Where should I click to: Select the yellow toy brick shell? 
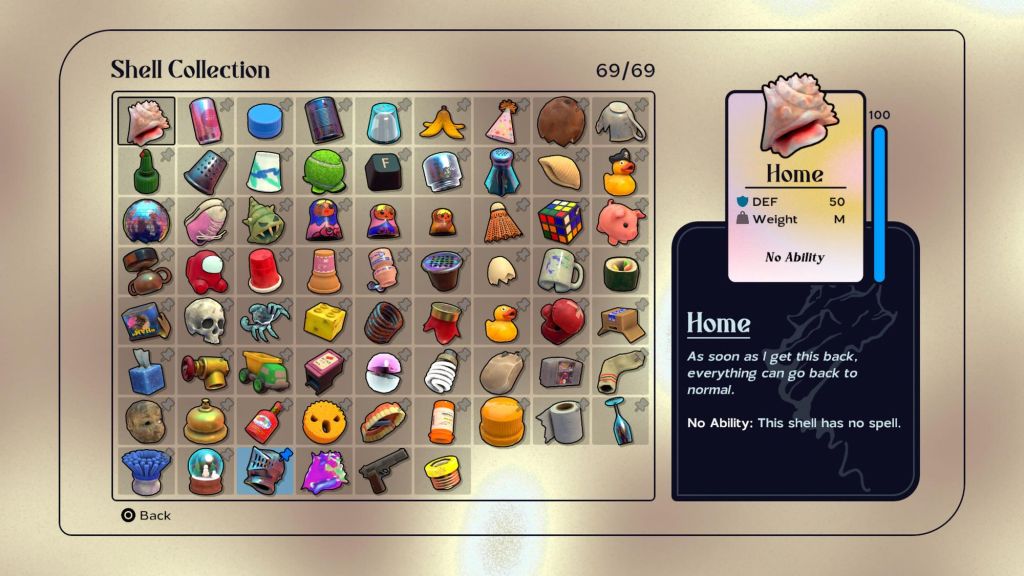click(324, 321)
